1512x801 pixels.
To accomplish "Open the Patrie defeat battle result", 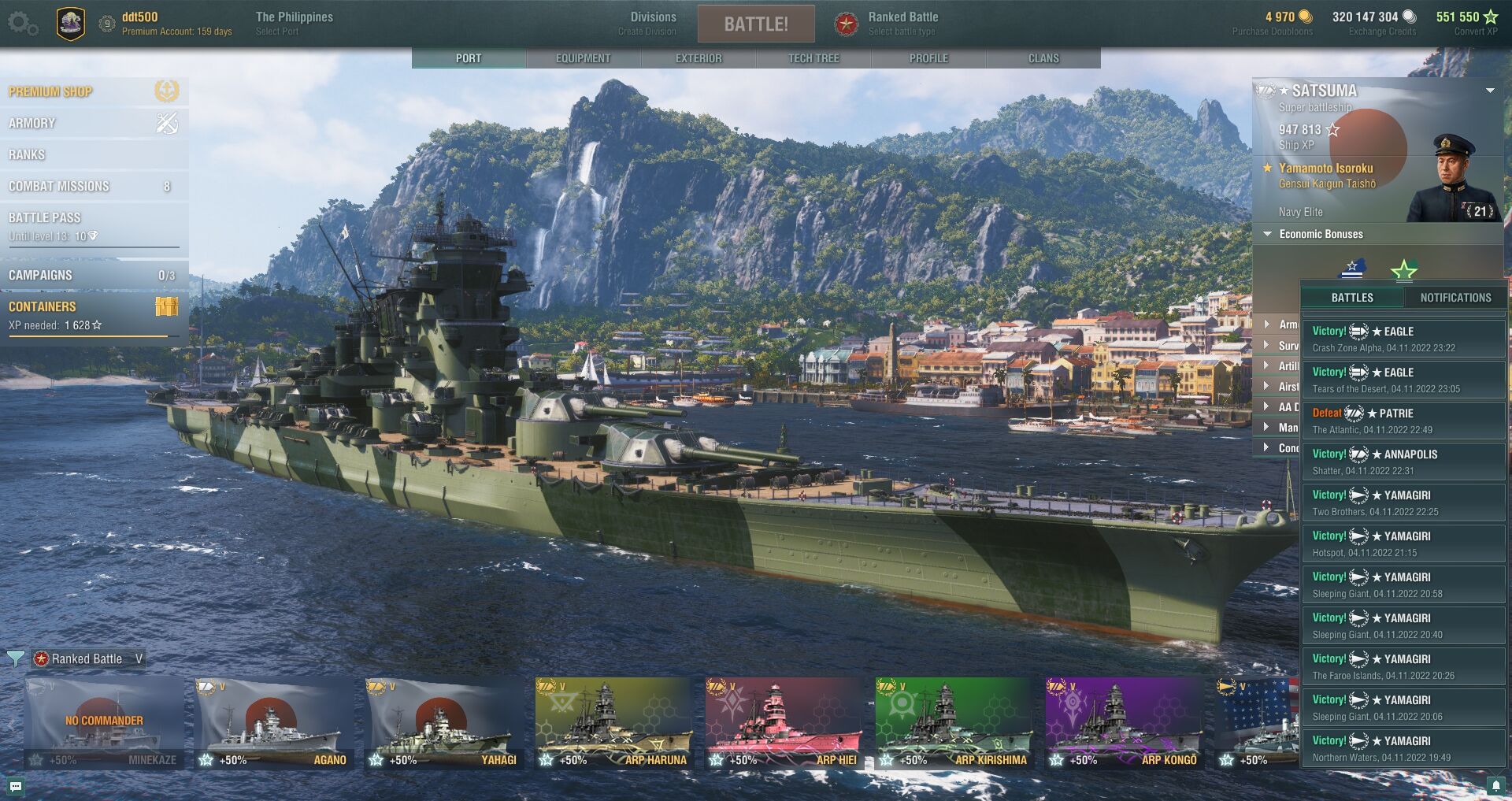I will pyautogui.click(x=1403, y=421).
